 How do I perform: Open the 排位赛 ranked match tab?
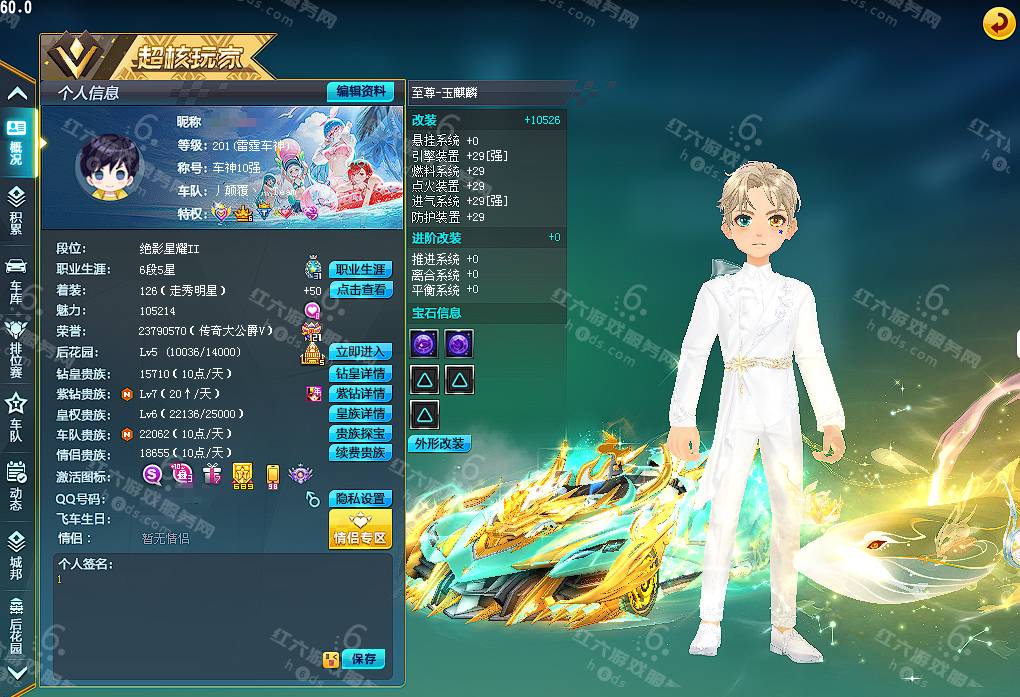point(16,345)
